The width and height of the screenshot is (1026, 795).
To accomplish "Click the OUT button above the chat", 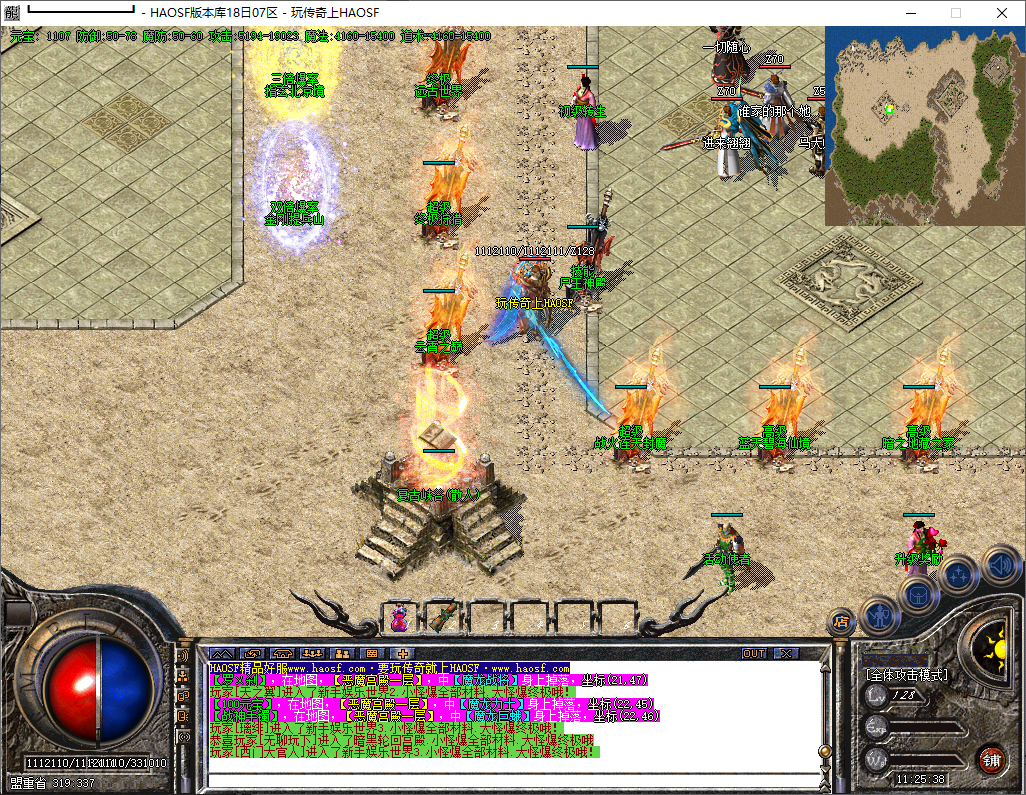I will click(754, 653).
